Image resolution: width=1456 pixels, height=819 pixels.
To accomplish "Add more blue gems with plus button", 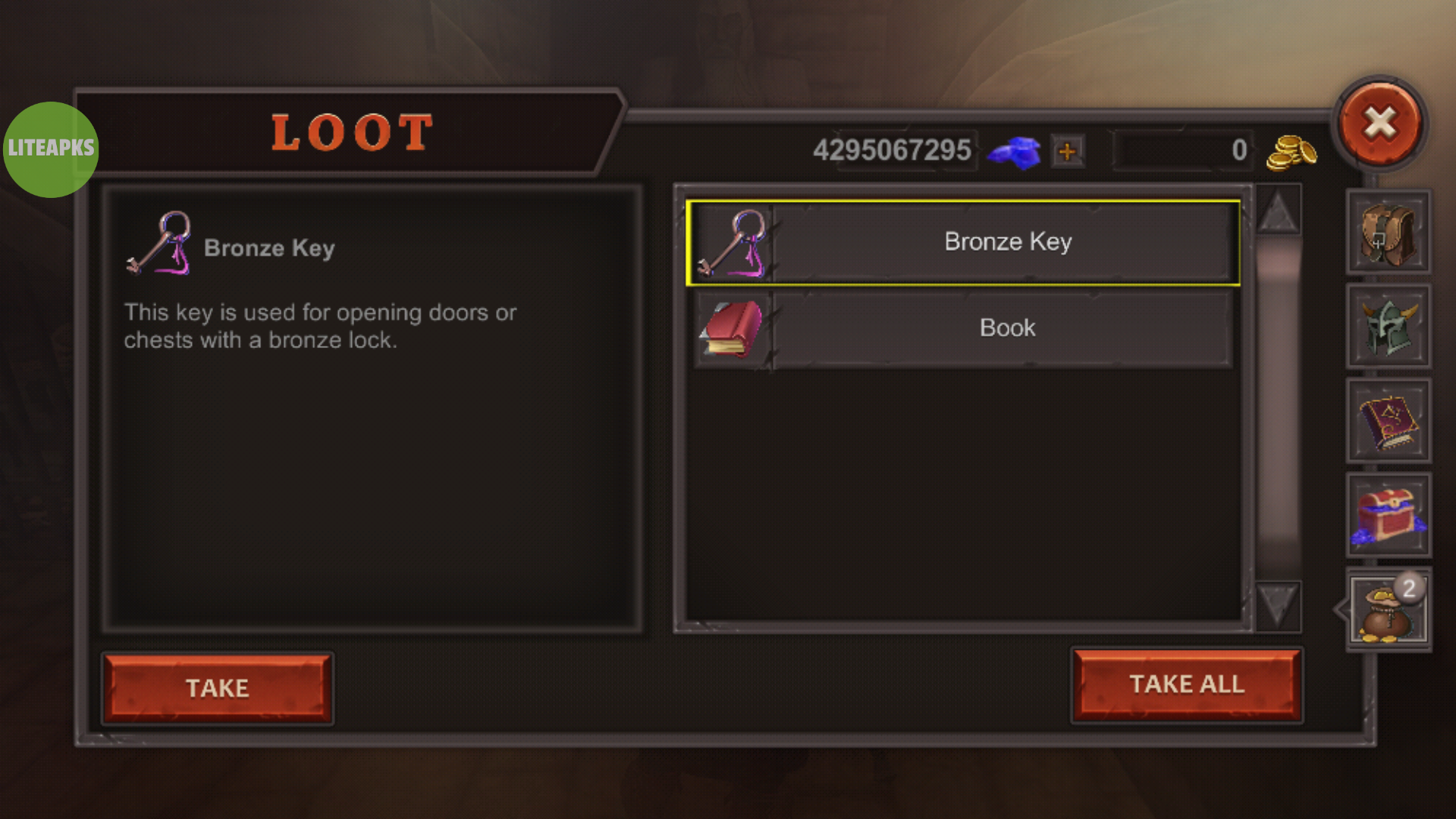I will coord(1067,151).
